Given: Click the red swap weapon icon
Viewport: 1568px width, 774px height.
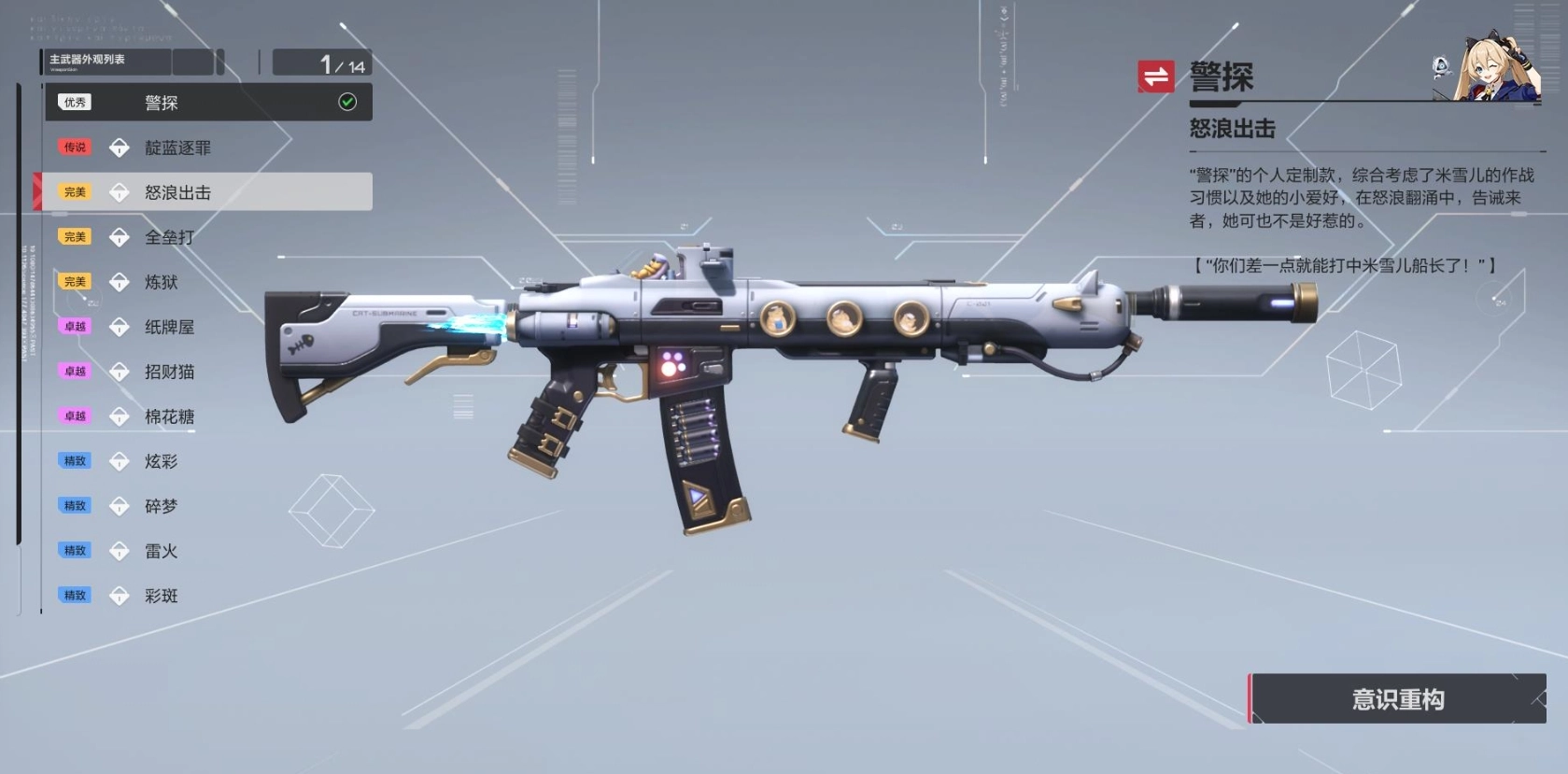Looking at the screenshot, I should tap(1155, 77).
